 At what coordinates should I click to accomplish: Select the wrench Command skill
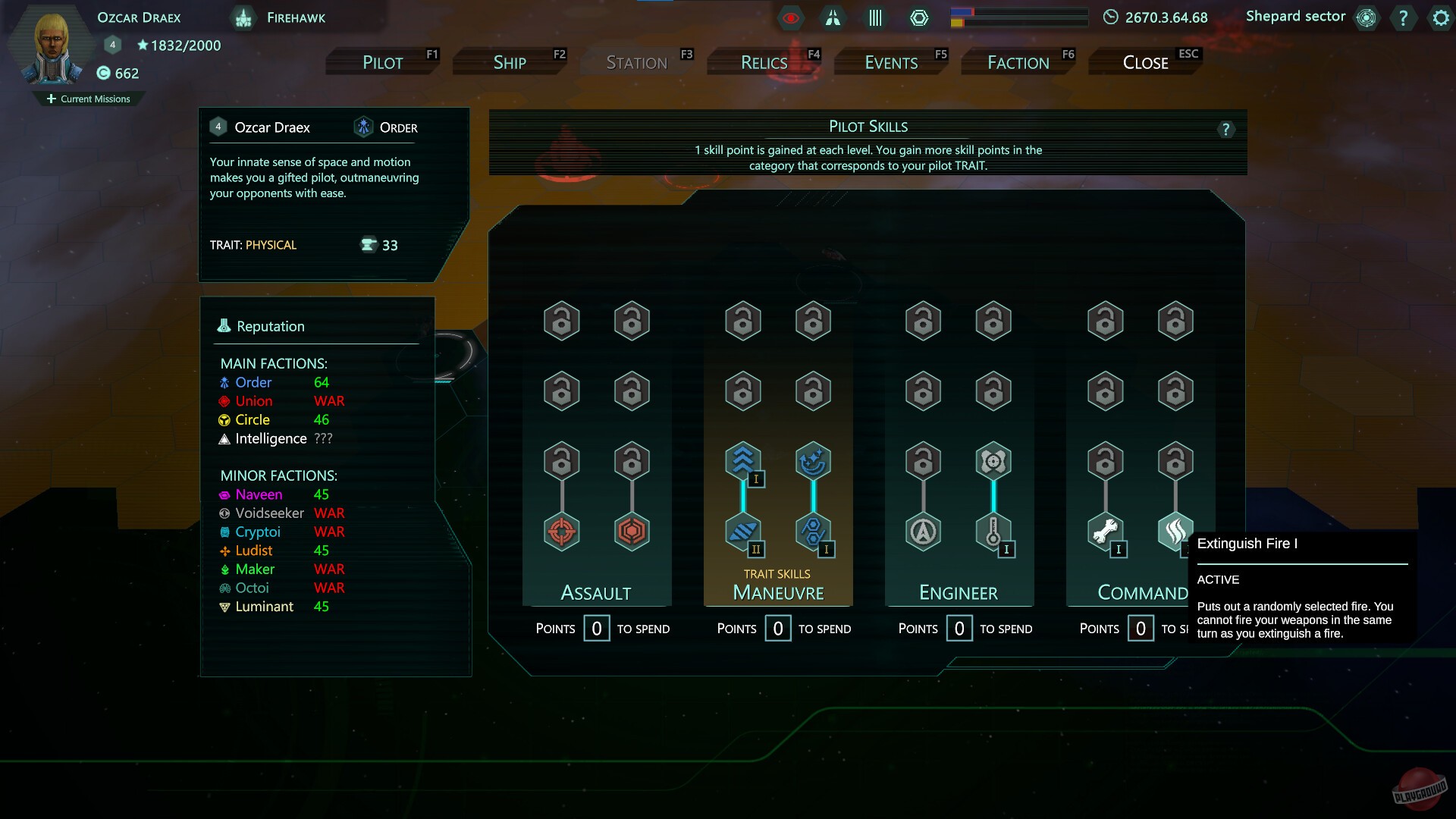coord(1105,532)
